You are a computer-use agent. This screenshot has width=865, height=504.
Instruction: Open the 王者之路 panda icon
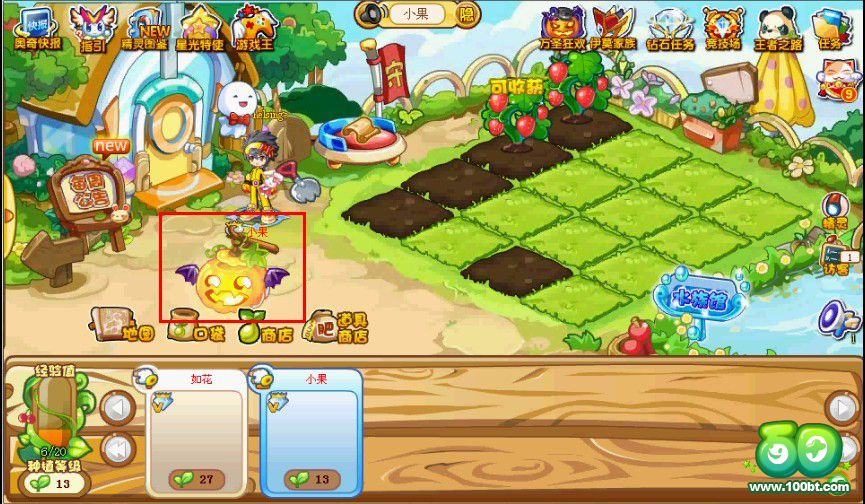777,28
